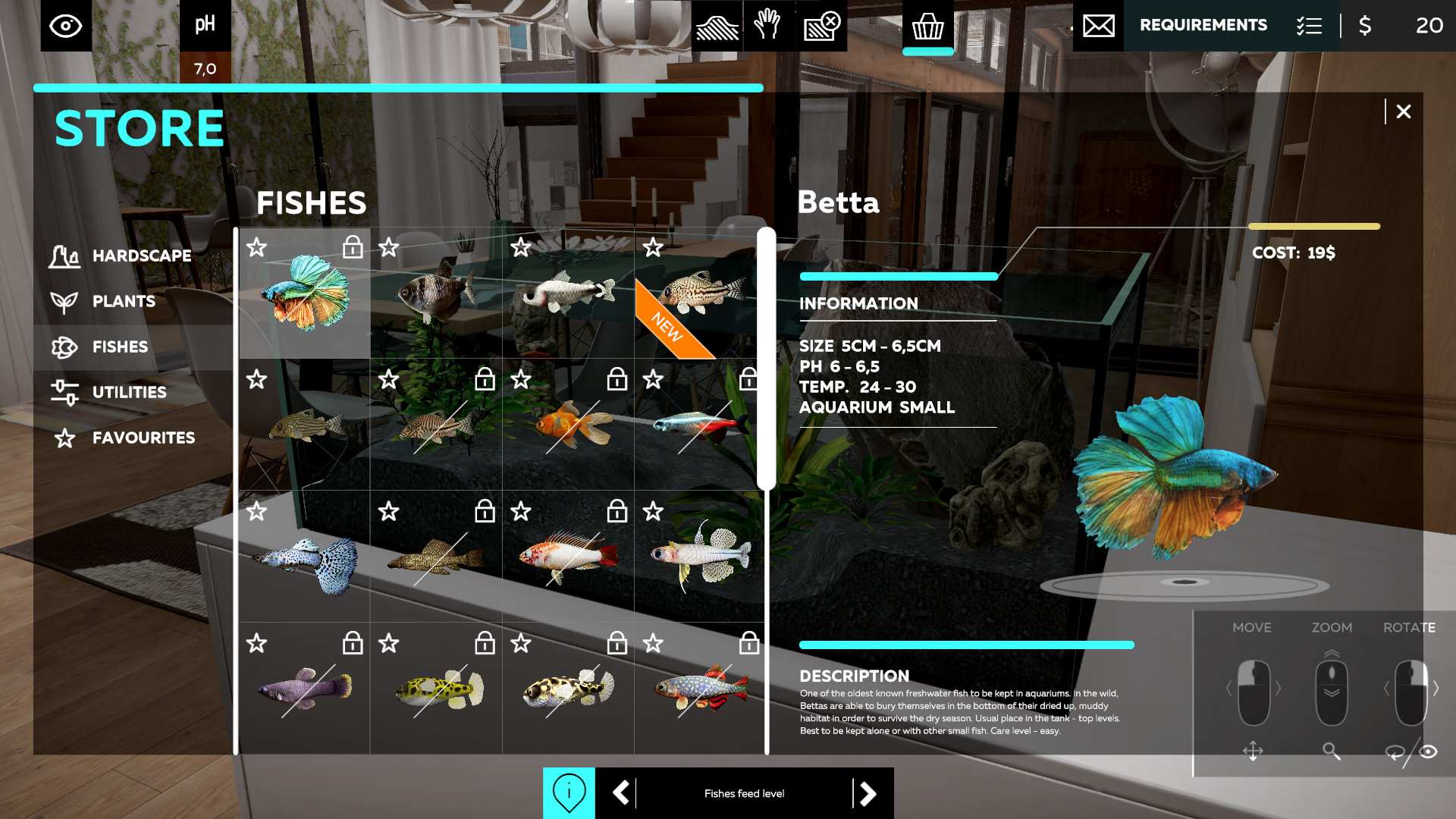Viewport: 1456px width, 819px height.
Task: Click the cyan info pin button
Action: point(569,793)
